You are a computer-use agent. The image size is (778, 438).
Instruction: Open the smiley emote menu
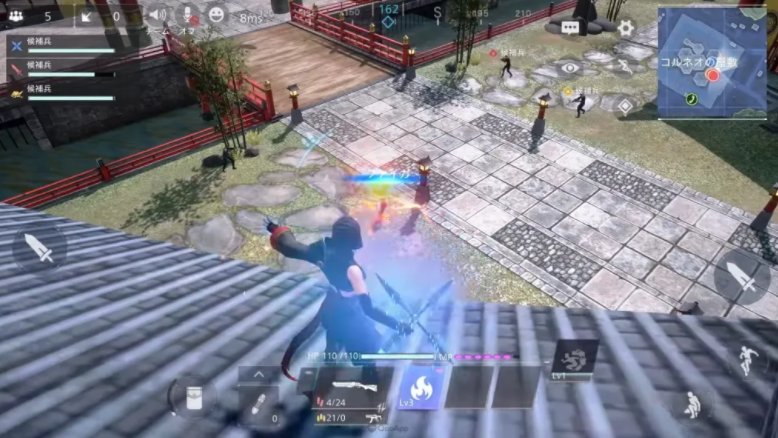tap(216, 15)
